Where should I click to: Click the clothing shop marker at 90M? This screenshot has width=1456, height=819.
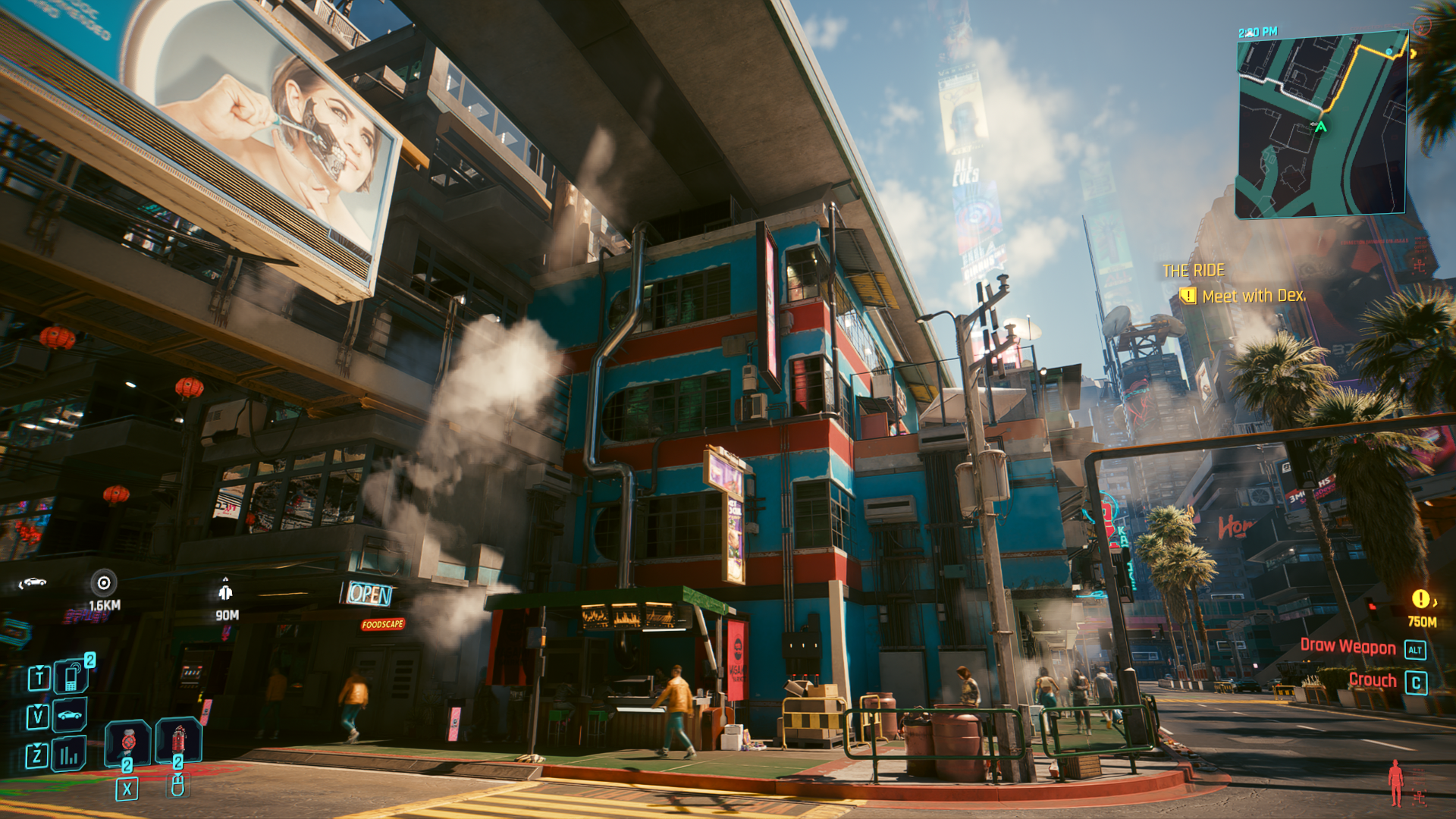point(225,591)
